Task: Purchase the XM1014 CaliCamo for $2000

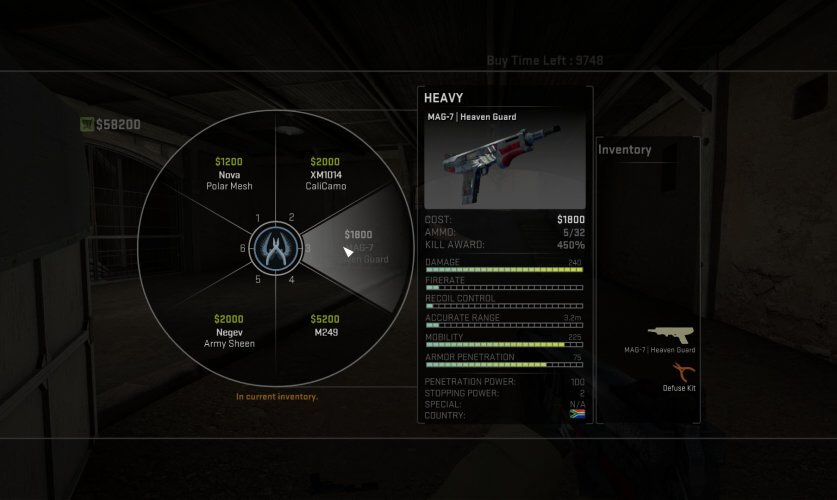Action: 324,173
